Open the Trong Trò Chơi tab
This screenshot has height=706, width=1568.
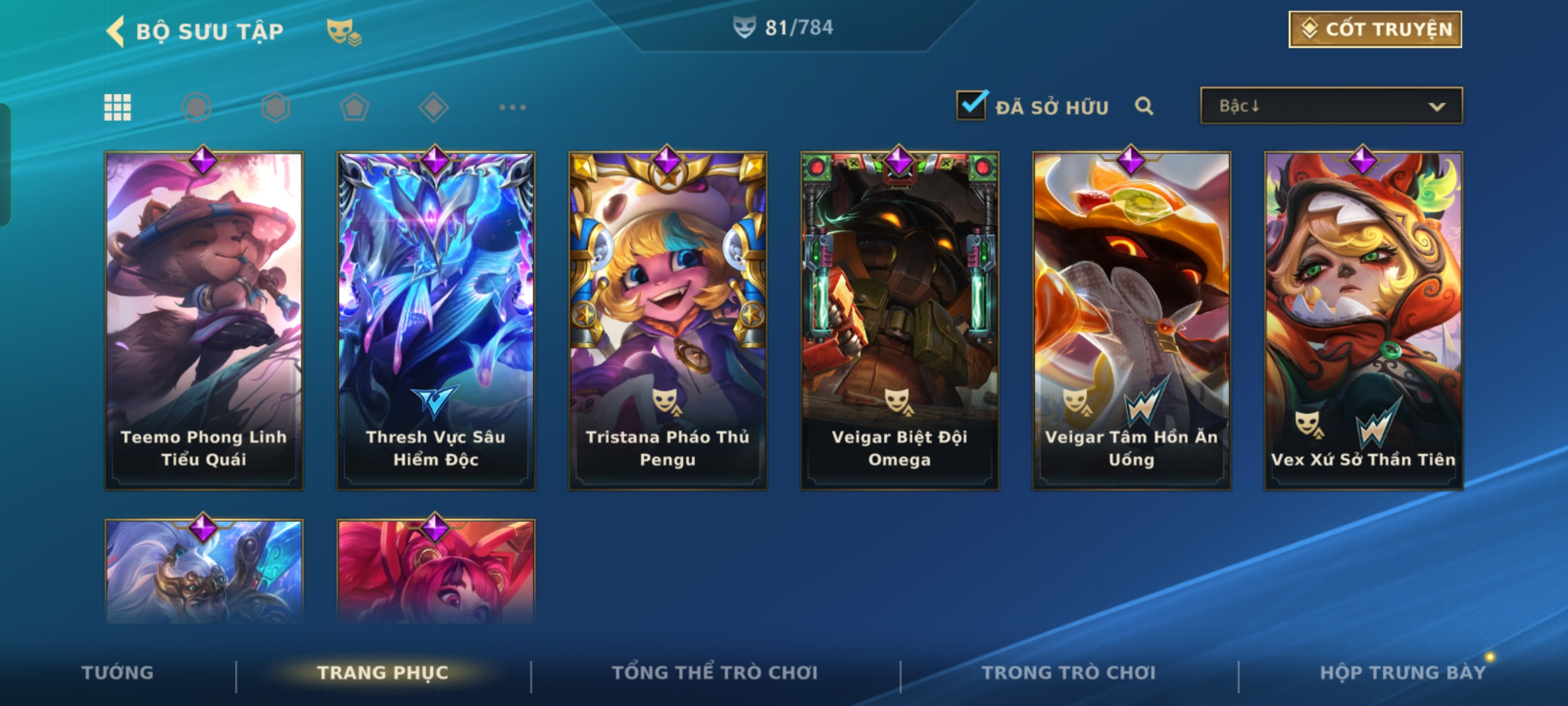pyautogui.click(x=1069, y=673)
